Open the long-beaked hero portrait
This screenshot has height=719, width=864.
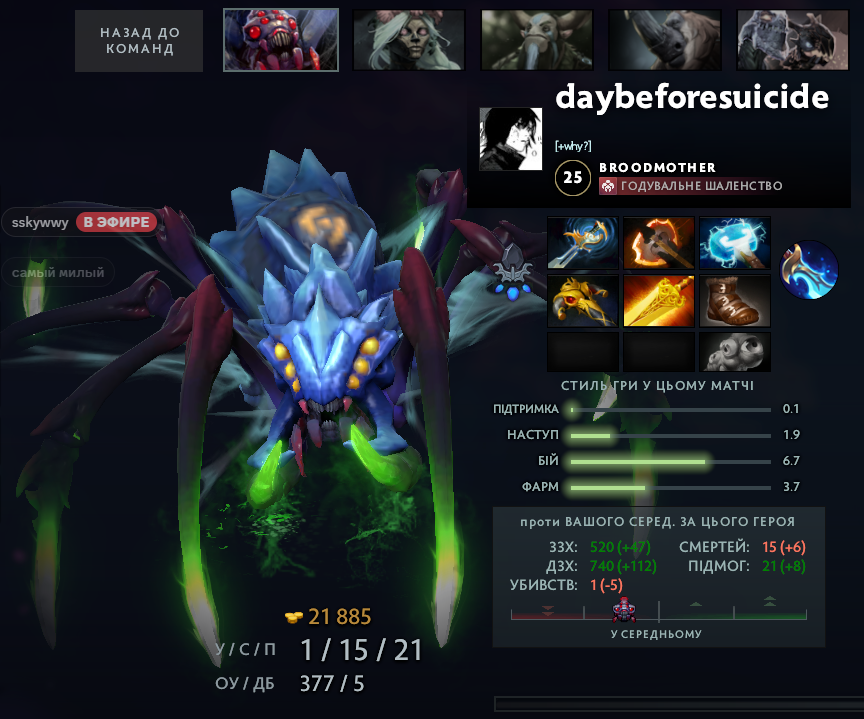click(536, 40)
